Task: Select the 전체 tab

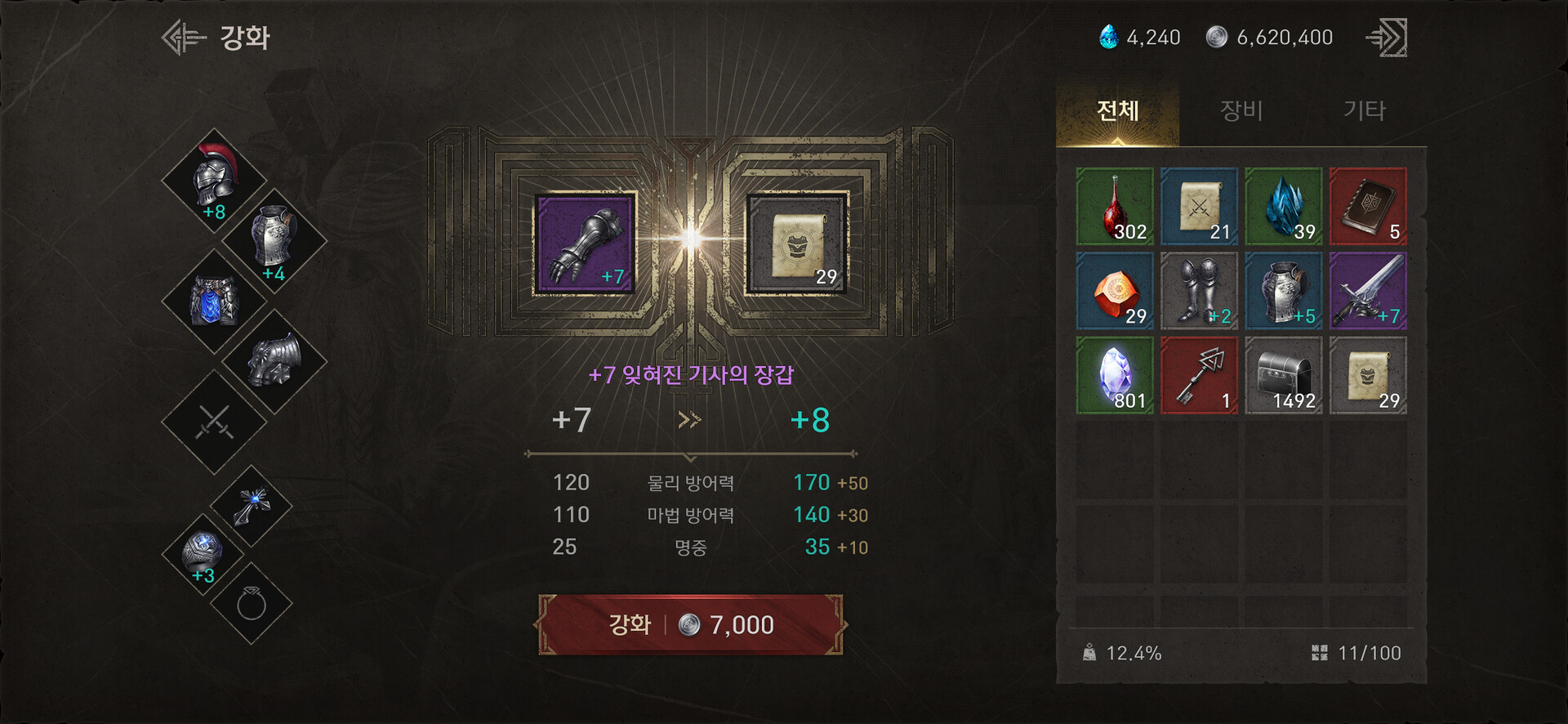Action: pos(1117,110)
